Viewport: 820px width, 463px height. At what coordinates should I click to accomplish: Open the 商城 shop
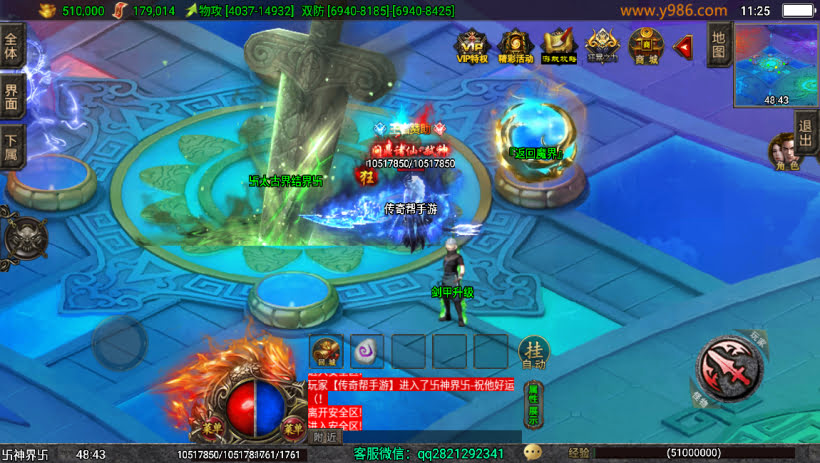(x=646, y=46)
